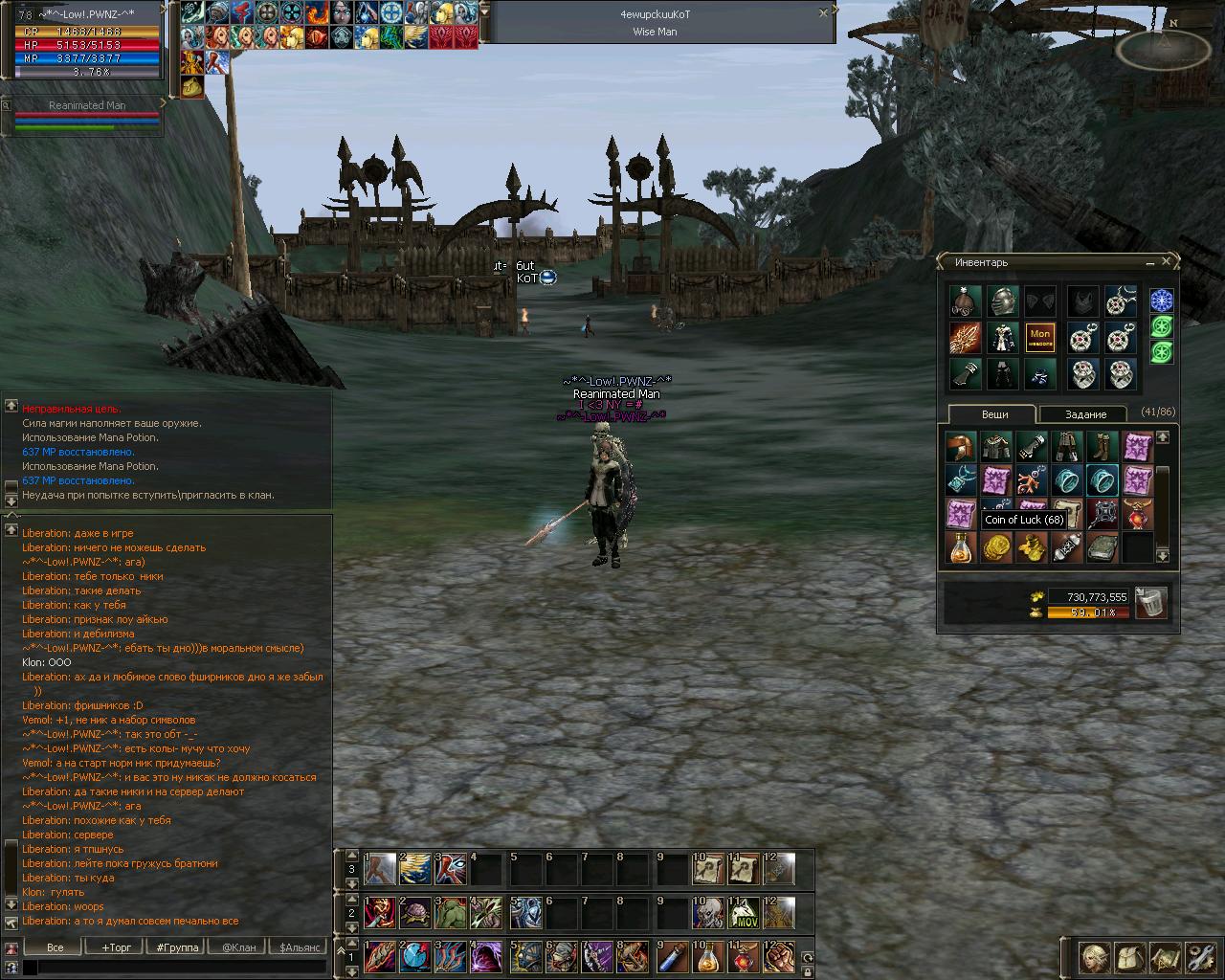This screenshot has height=980, width=1225.
Task: Open the #Группа party chat tab
Action: [177, 947]
